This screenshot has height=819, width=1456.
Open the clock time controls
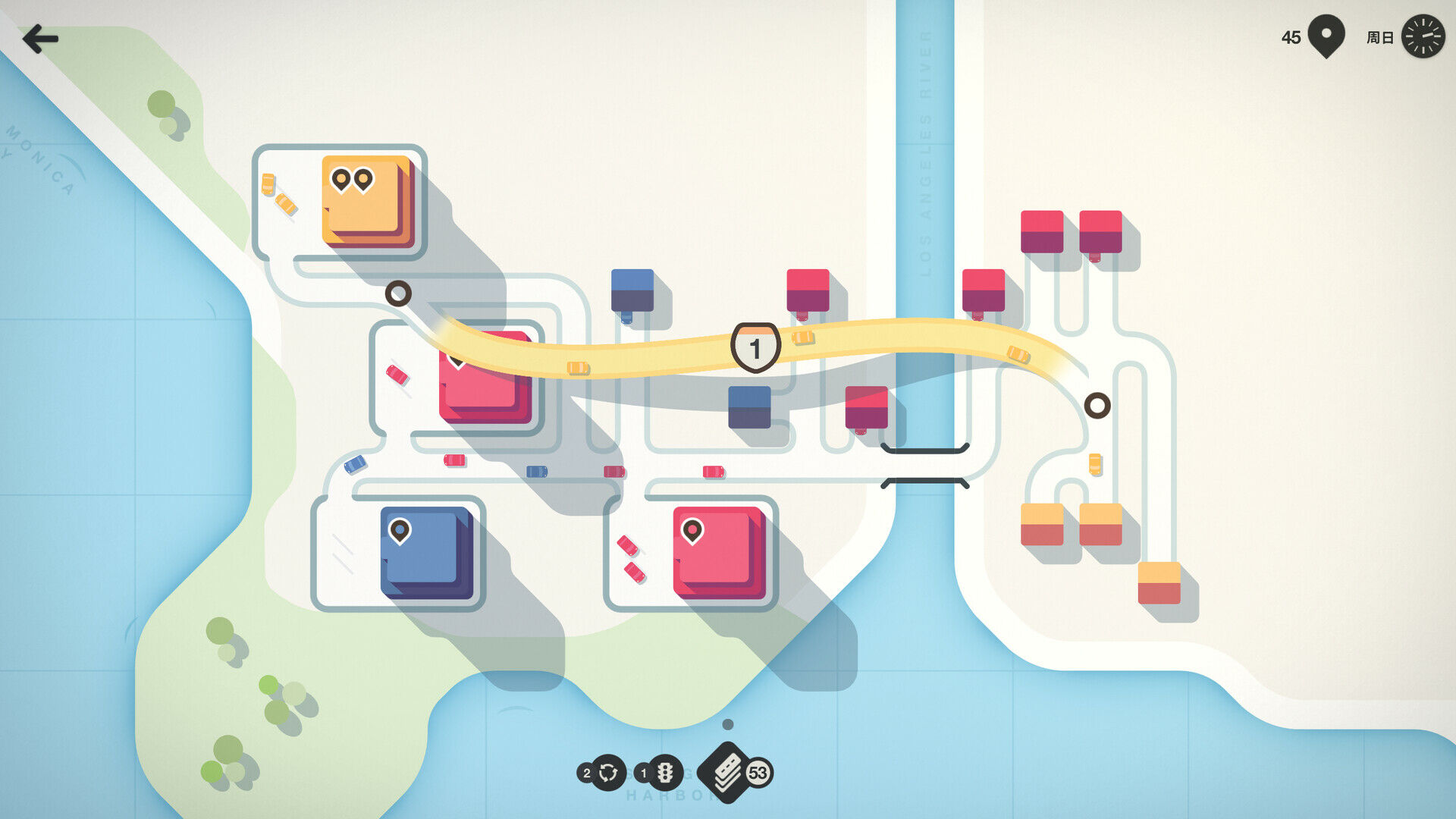coord(1423,36)
